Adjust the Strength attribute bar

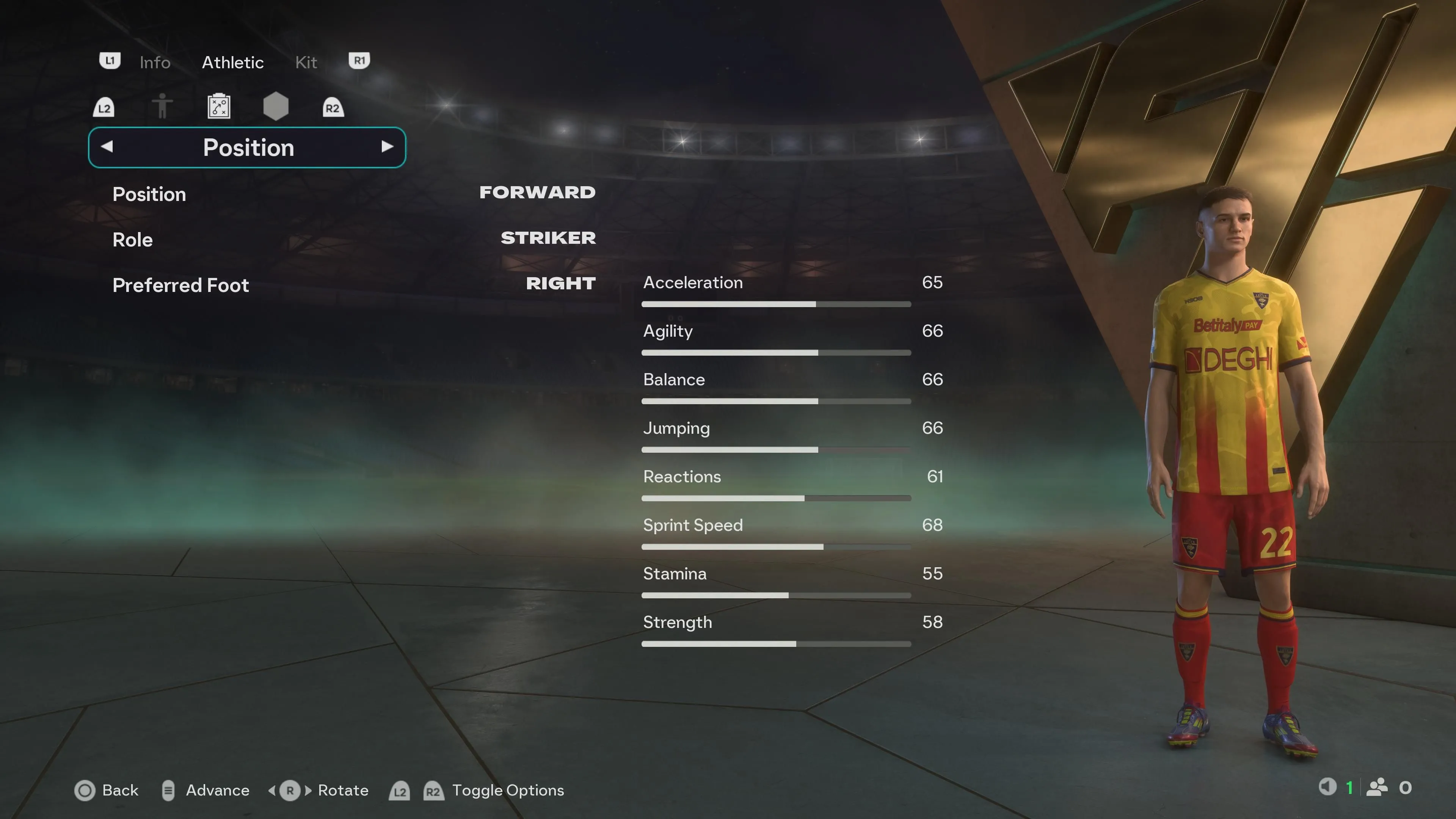coord(775,644)
